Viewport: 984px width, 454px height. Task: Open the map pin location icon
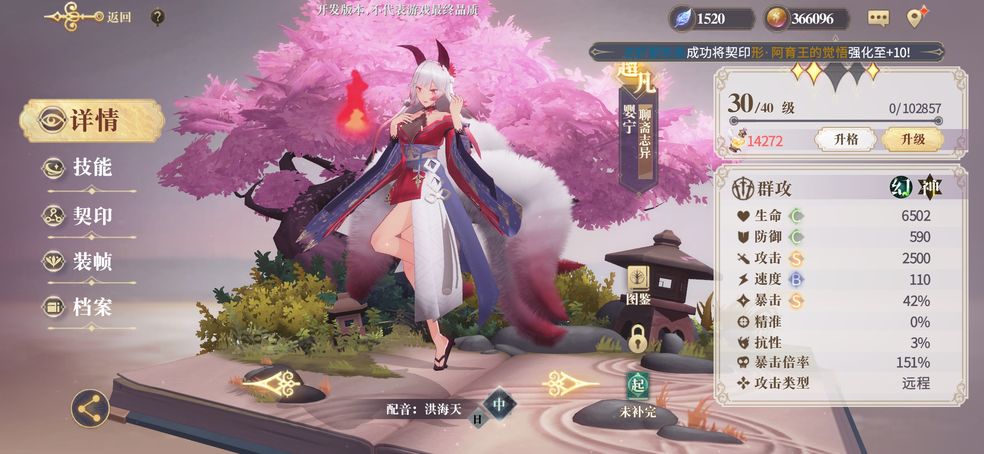916,17
